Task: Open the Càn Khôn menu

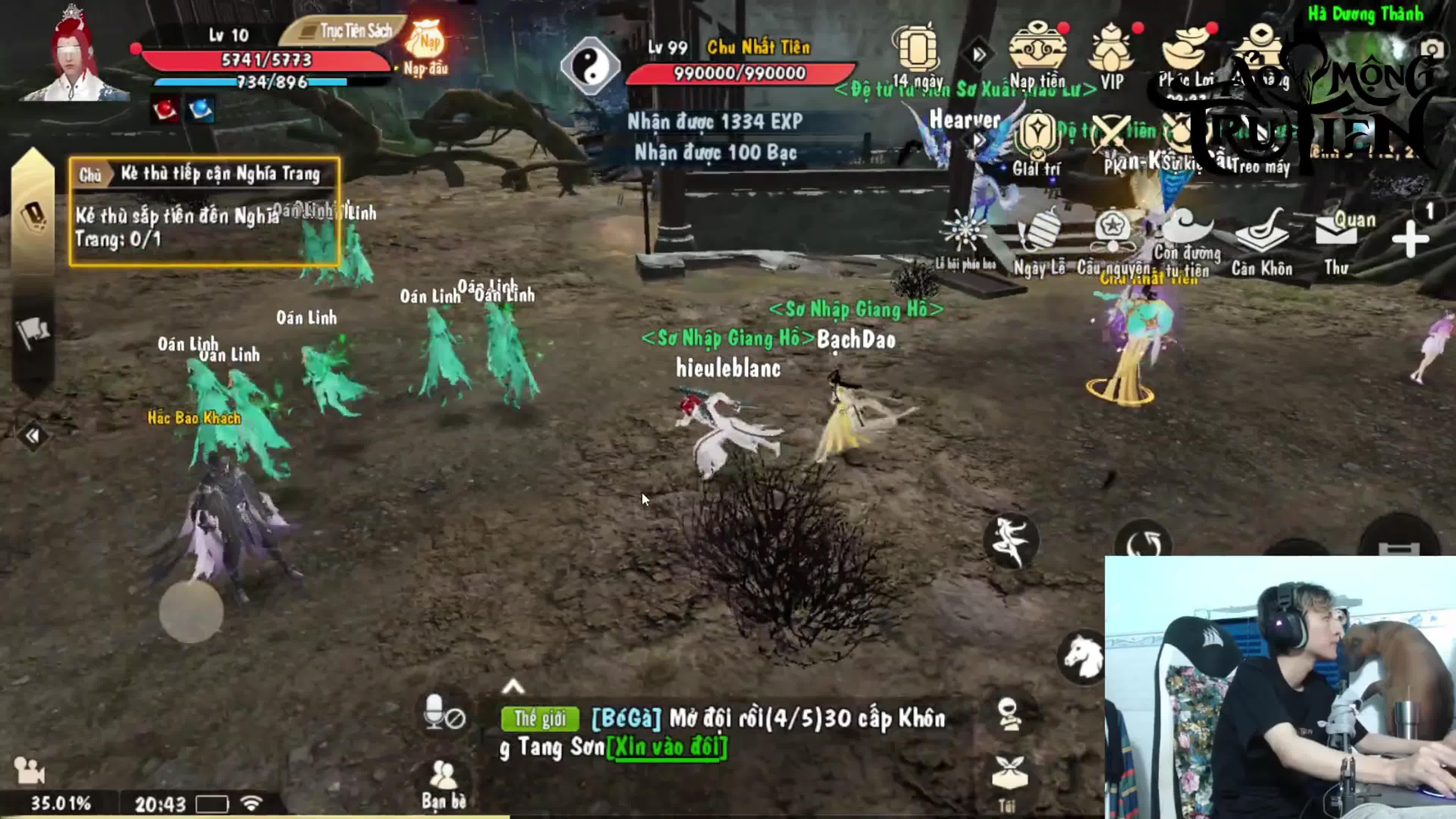Action: (1261, 240)
